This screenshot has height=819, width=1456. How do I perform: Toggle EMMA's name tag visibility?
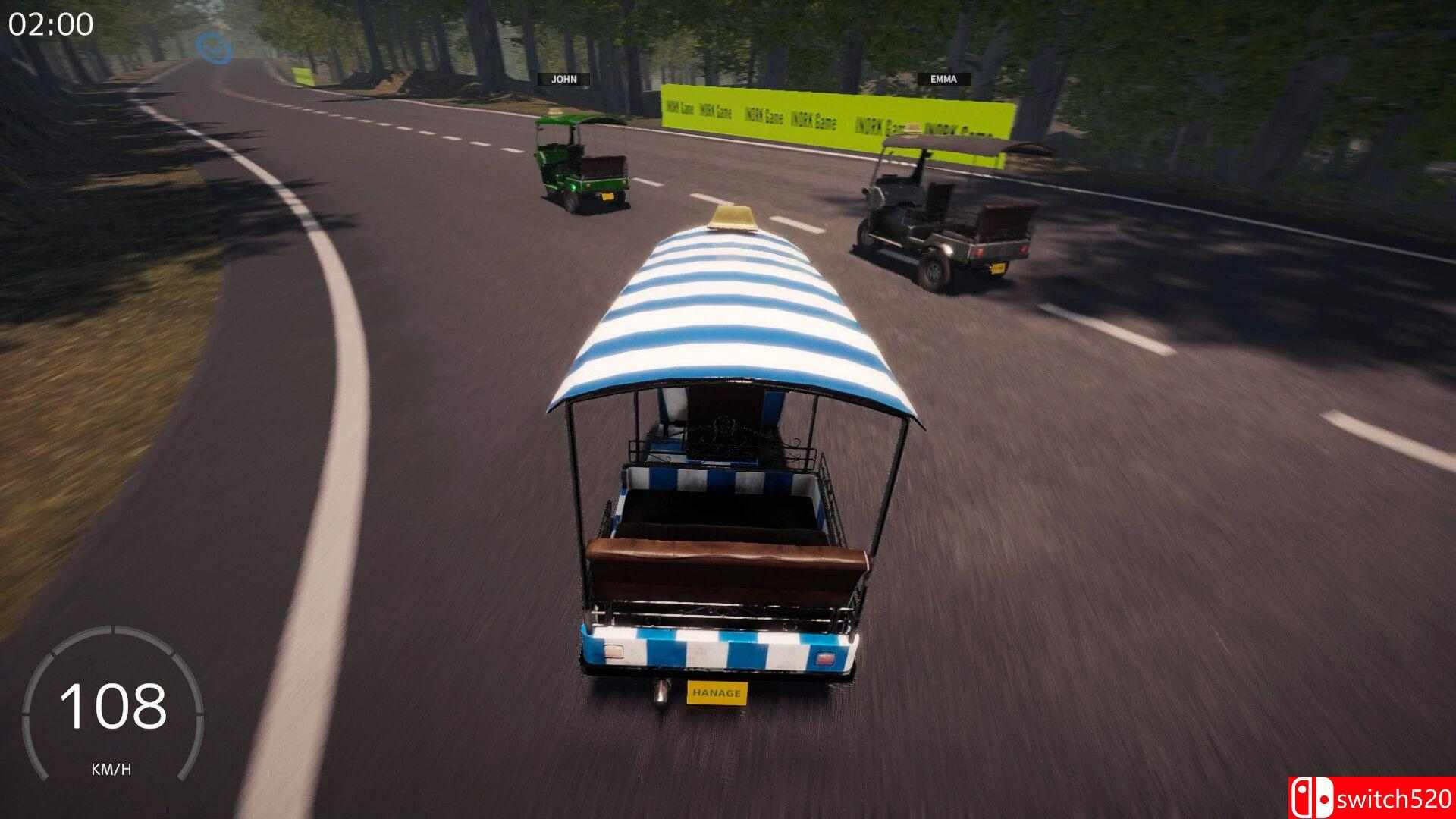(x=943, y=78)
